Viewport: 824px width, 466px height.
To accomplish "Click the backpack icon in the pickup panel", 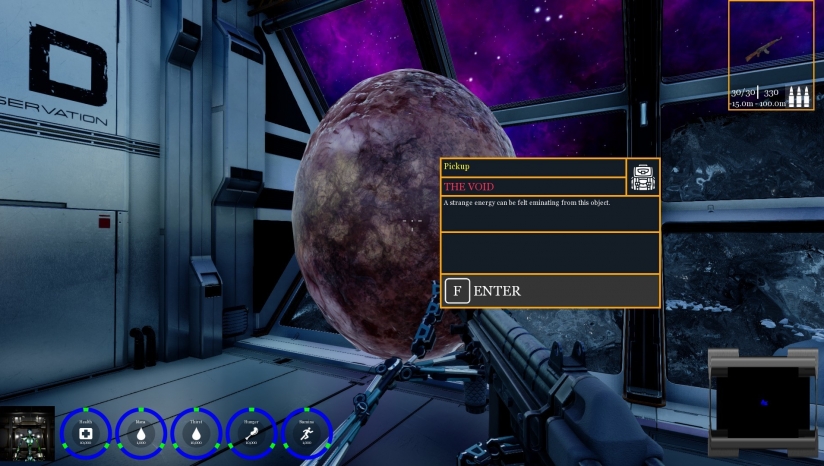I will pyautogui.click(x=642, y=177).
